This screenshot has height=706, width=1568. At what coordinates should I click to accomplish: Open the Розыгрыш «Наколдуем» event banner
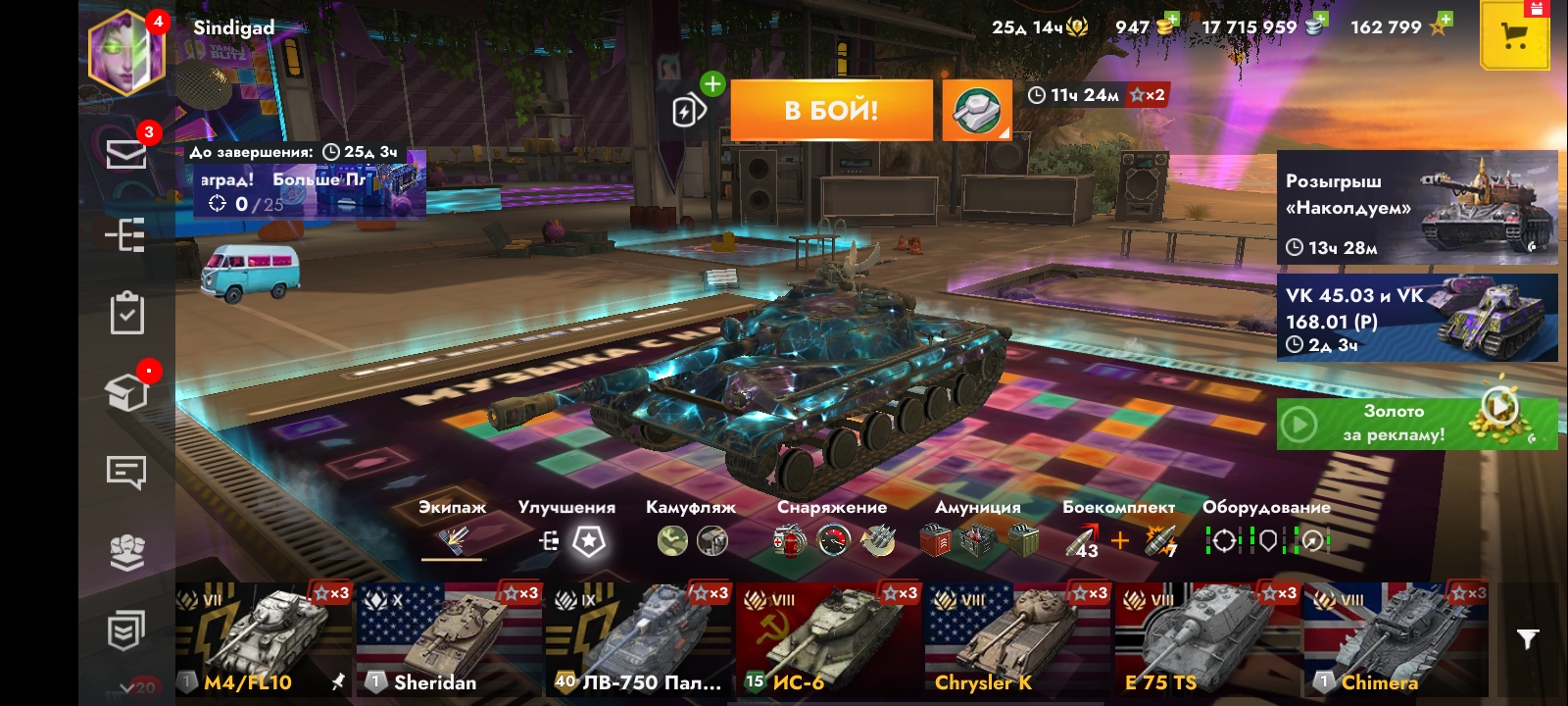pyautogui.click(x=1416, y=208)
